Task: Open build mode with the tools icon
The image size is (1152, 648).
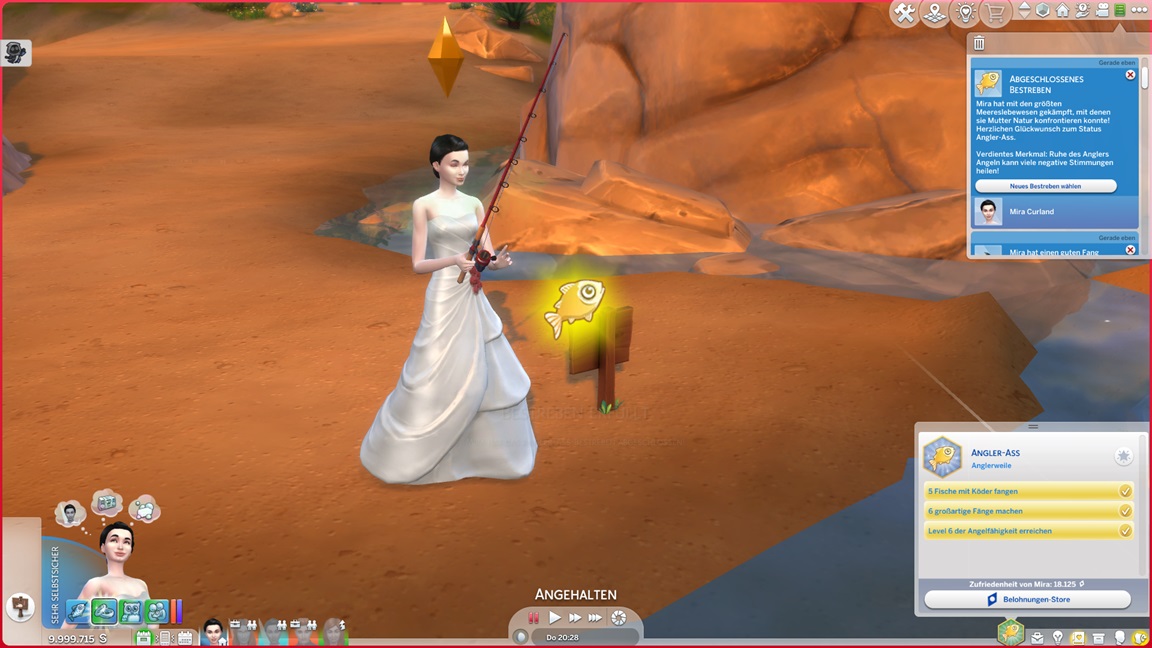Action: tap(905, 13)
